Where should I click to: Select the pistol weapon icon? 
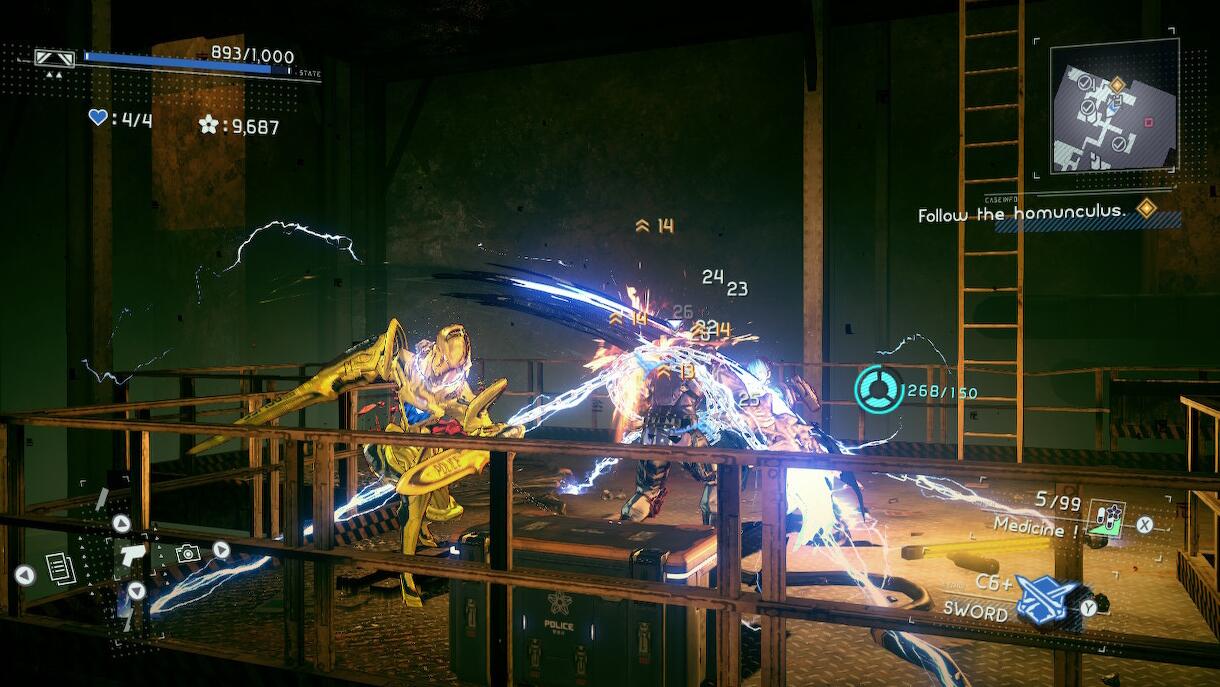point(131,556)
